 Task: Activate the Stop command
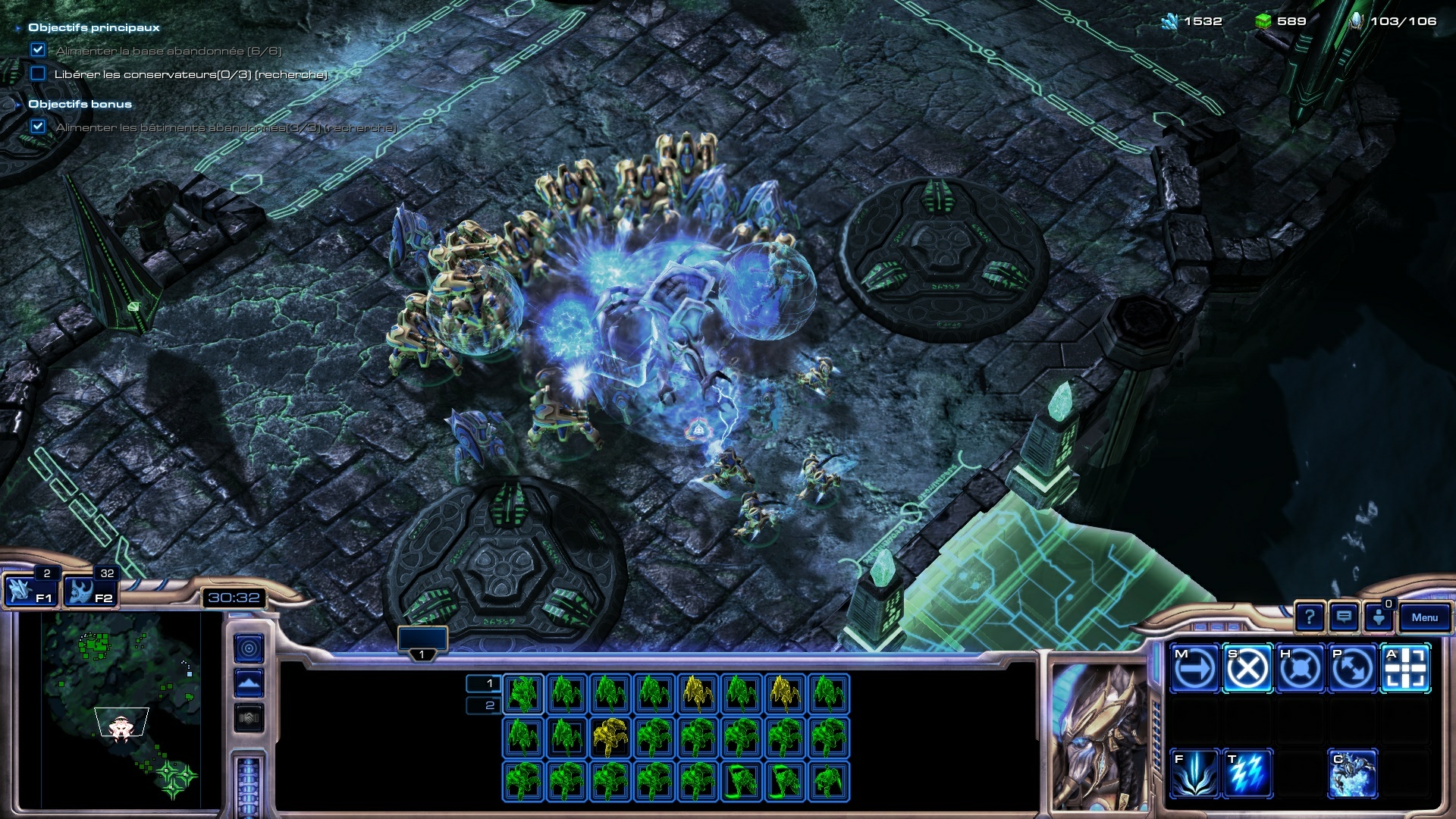[1247, 669]
